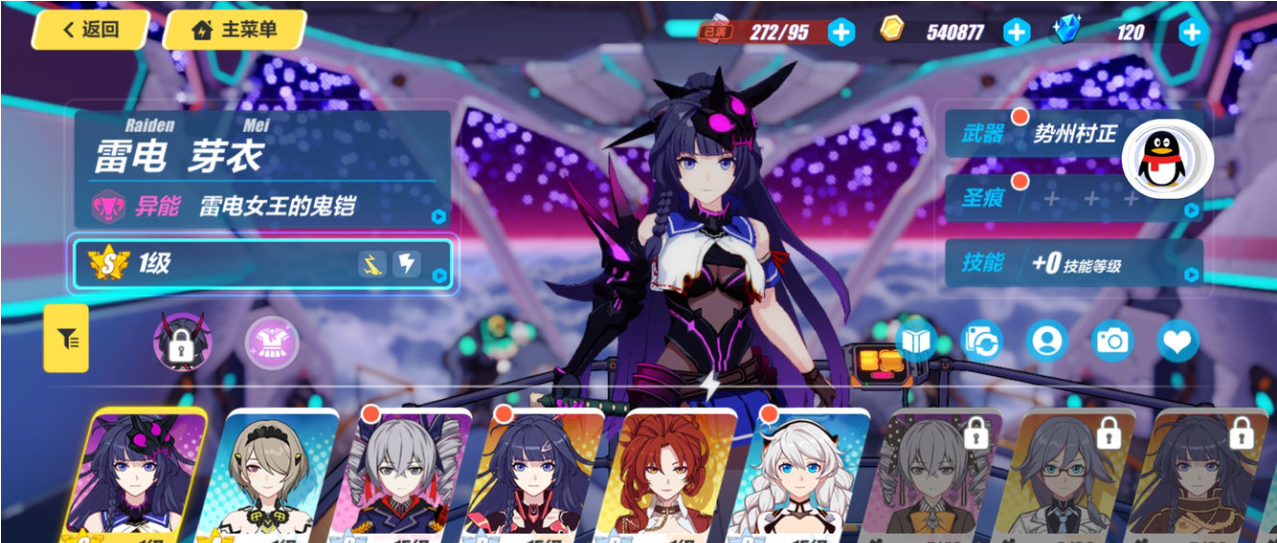The height and width of the screenshot is (543, 1277).
Task: Open the 圣痕 stigmata panel
Action: 1072,199
